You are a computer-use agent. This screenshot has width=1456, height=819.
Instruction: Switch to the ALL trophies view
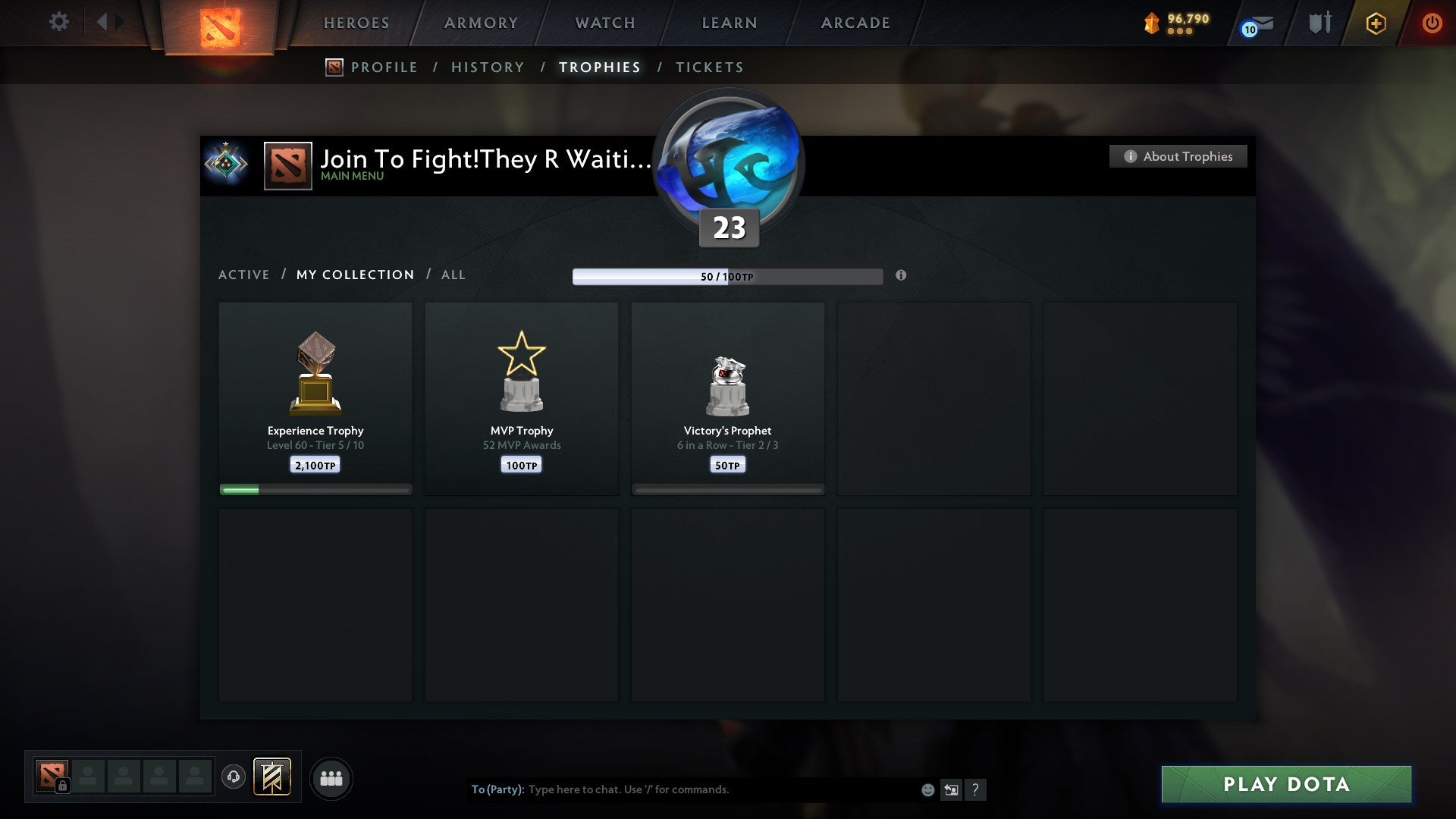pos(453,275)
